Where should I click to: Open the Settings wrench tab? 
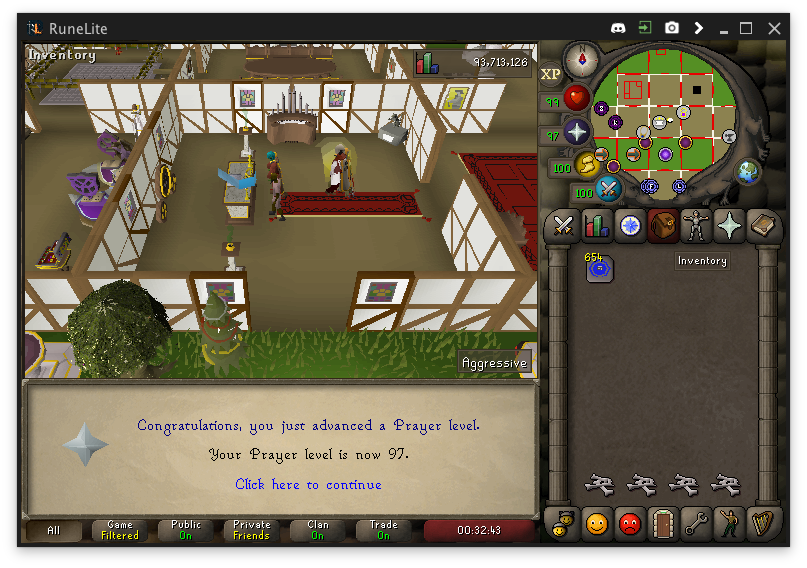(696, 522)
